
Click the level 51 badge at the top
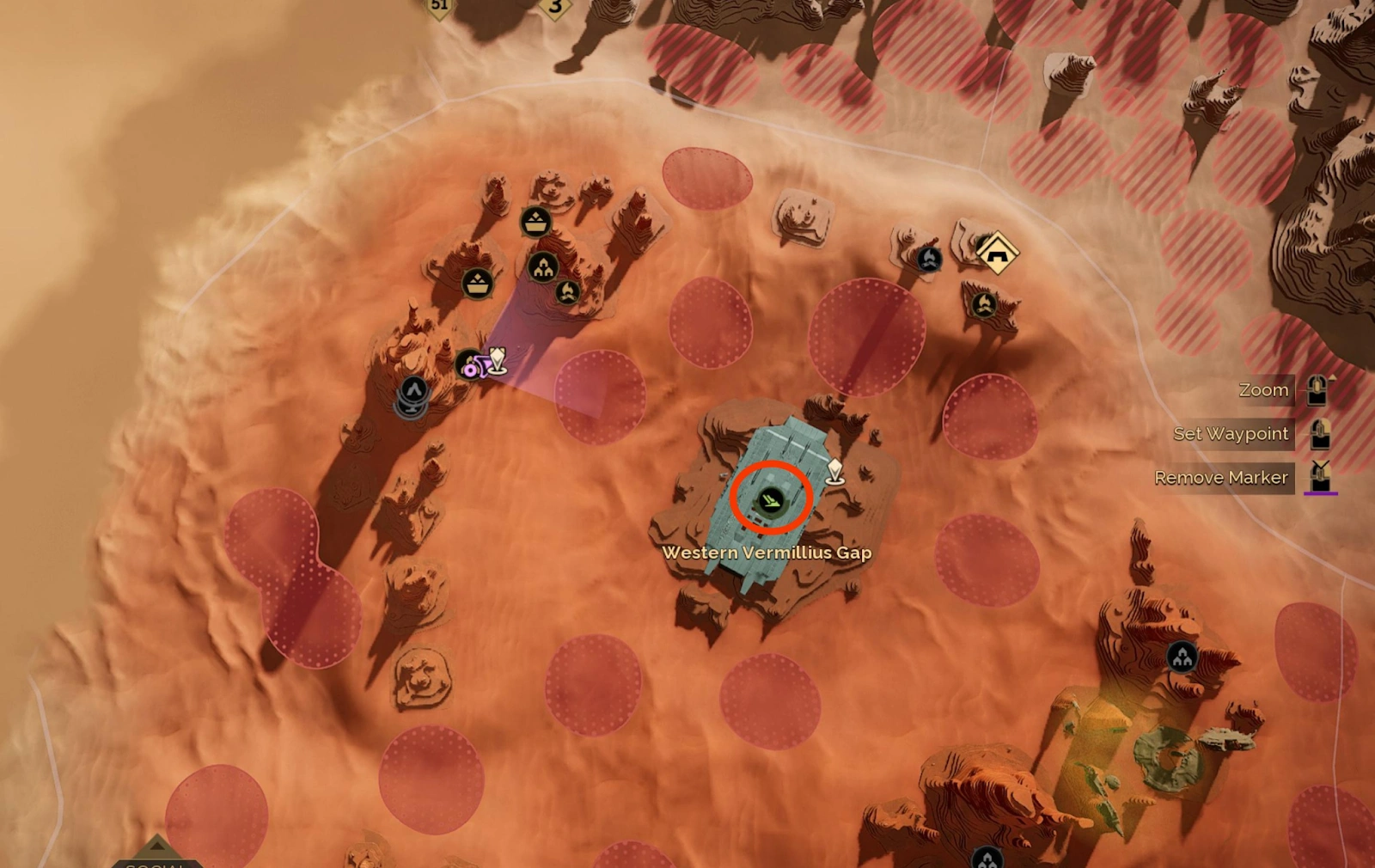438,7
